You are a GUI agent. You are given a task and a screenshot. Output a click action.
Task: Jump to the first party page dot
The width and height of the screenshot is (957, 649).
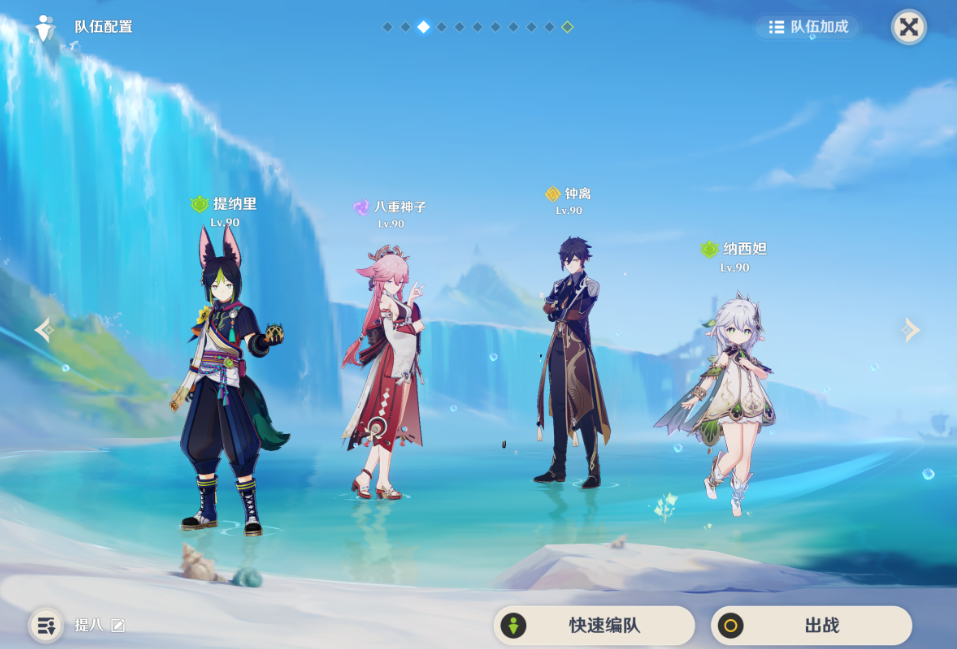pos(387,27)
